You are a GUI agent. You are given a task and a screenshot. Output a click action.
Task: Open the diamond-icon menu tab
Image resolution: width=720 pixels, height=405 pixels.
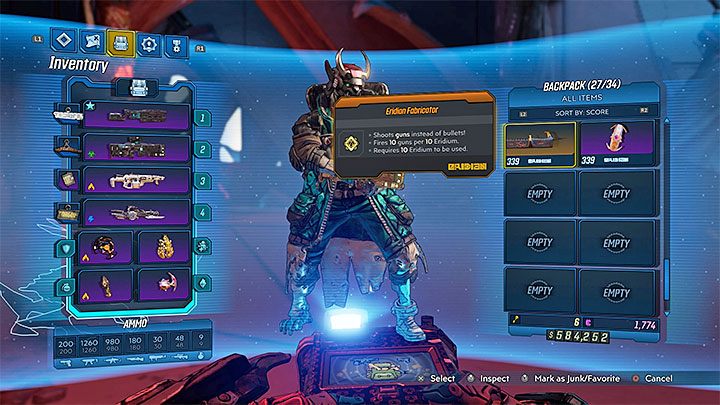[65, 42]
